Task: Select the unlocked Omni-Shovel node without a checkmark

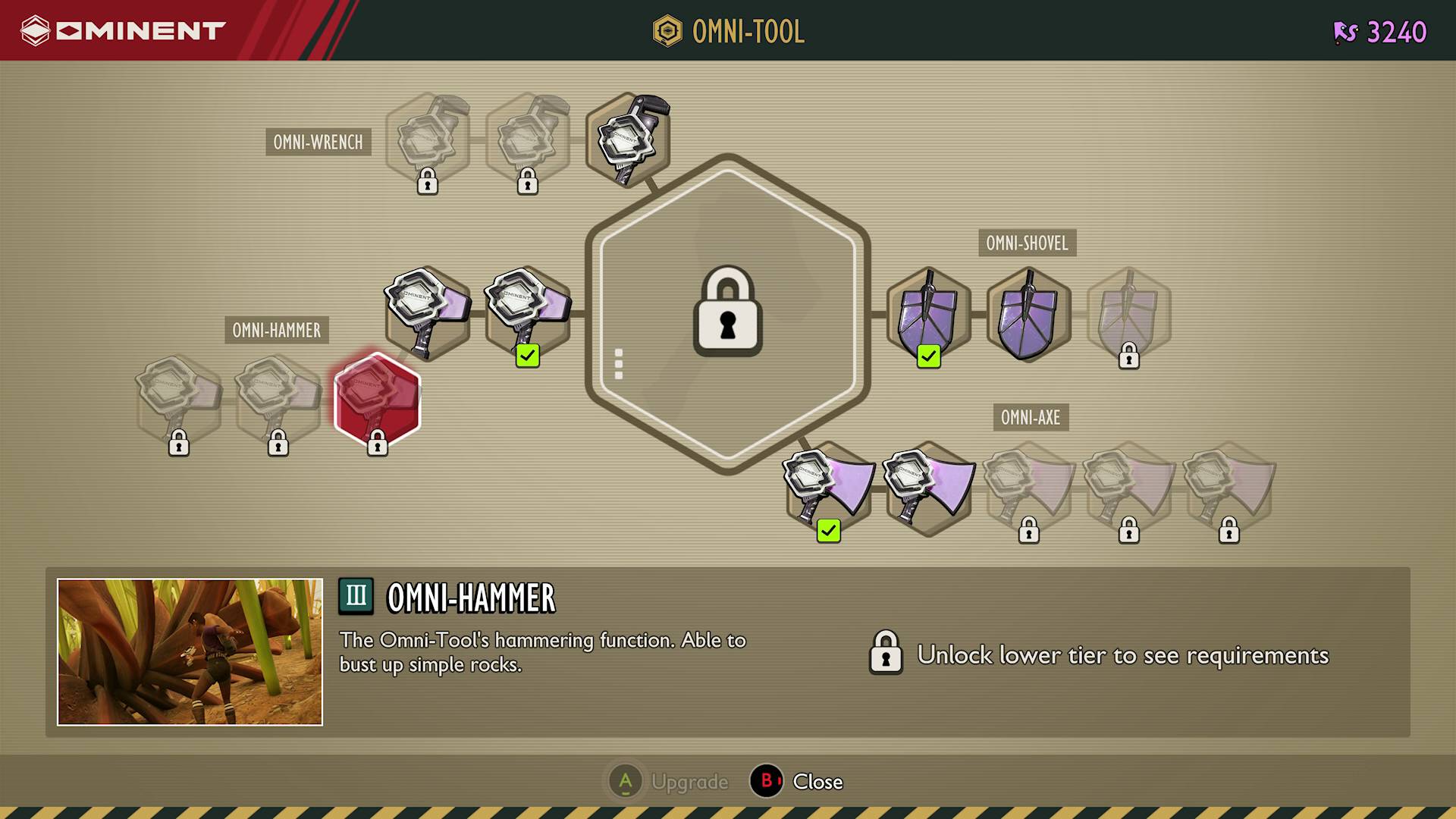Action: (1028, 314)
